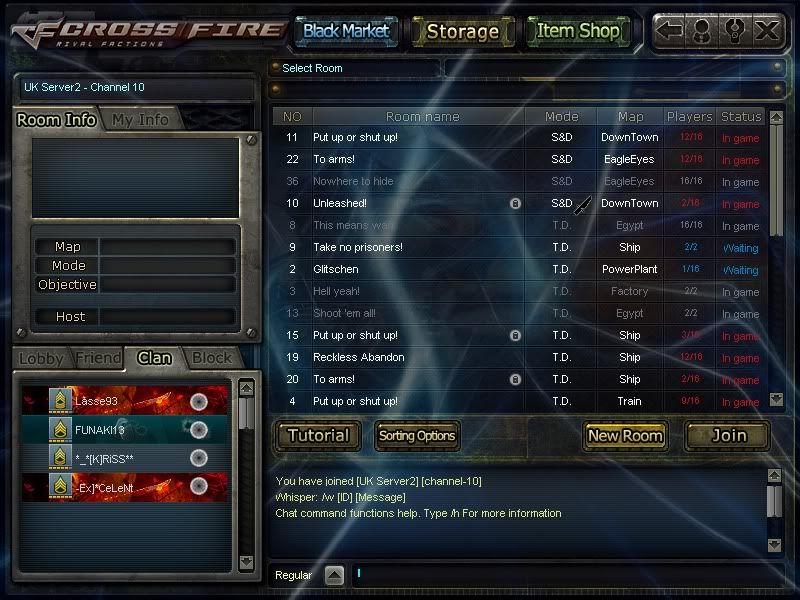Image resolution: width=800 pixels, height=600 pixels.
Task: Close the game with the X button
Action: tap(767, 31)
